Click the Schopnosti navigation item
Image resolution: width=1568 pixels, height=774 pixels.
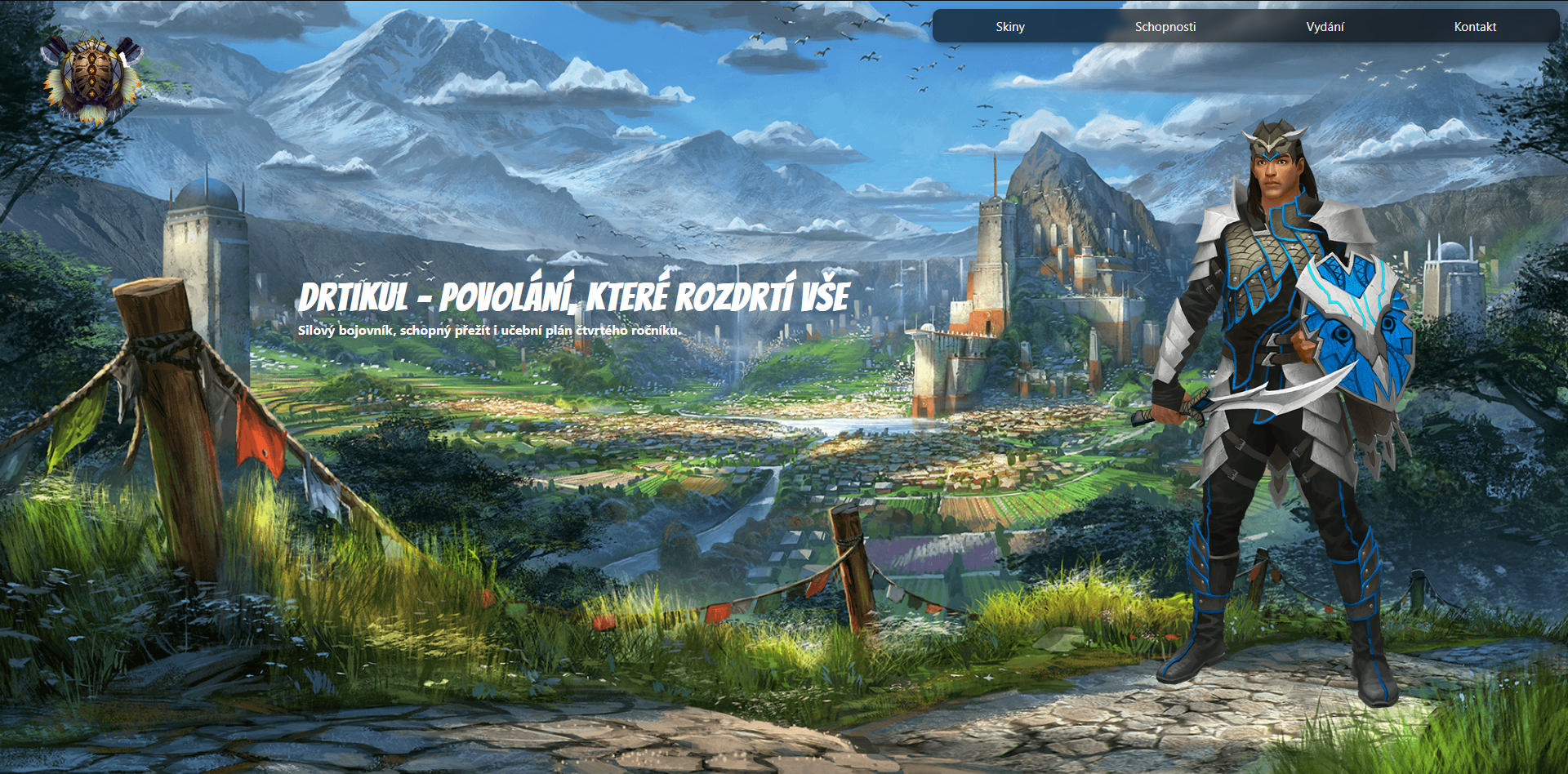tap(1165, 26)
